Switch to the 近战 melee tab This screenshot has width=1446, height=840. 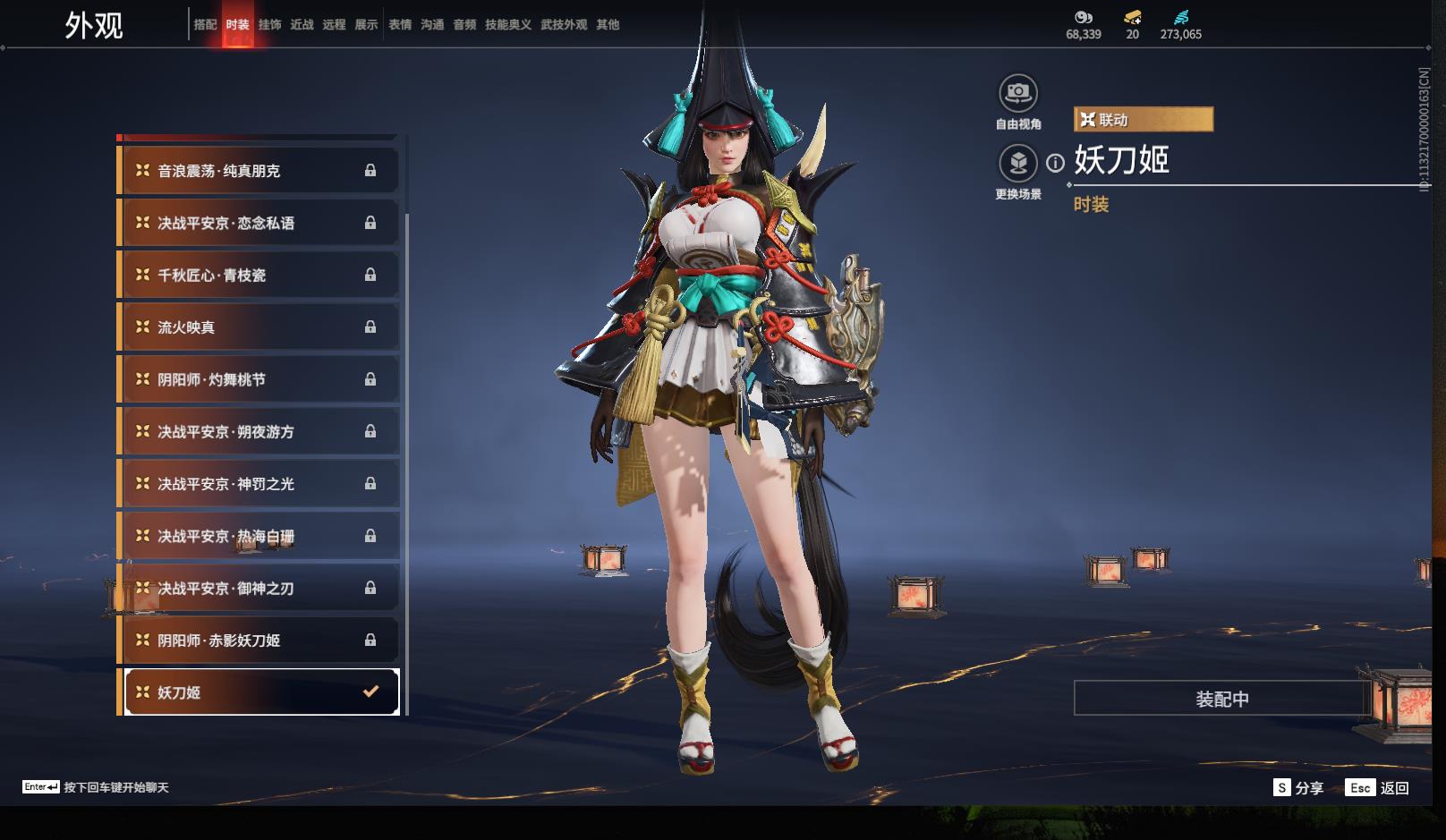pyautogui.click(x=302, y=25)
